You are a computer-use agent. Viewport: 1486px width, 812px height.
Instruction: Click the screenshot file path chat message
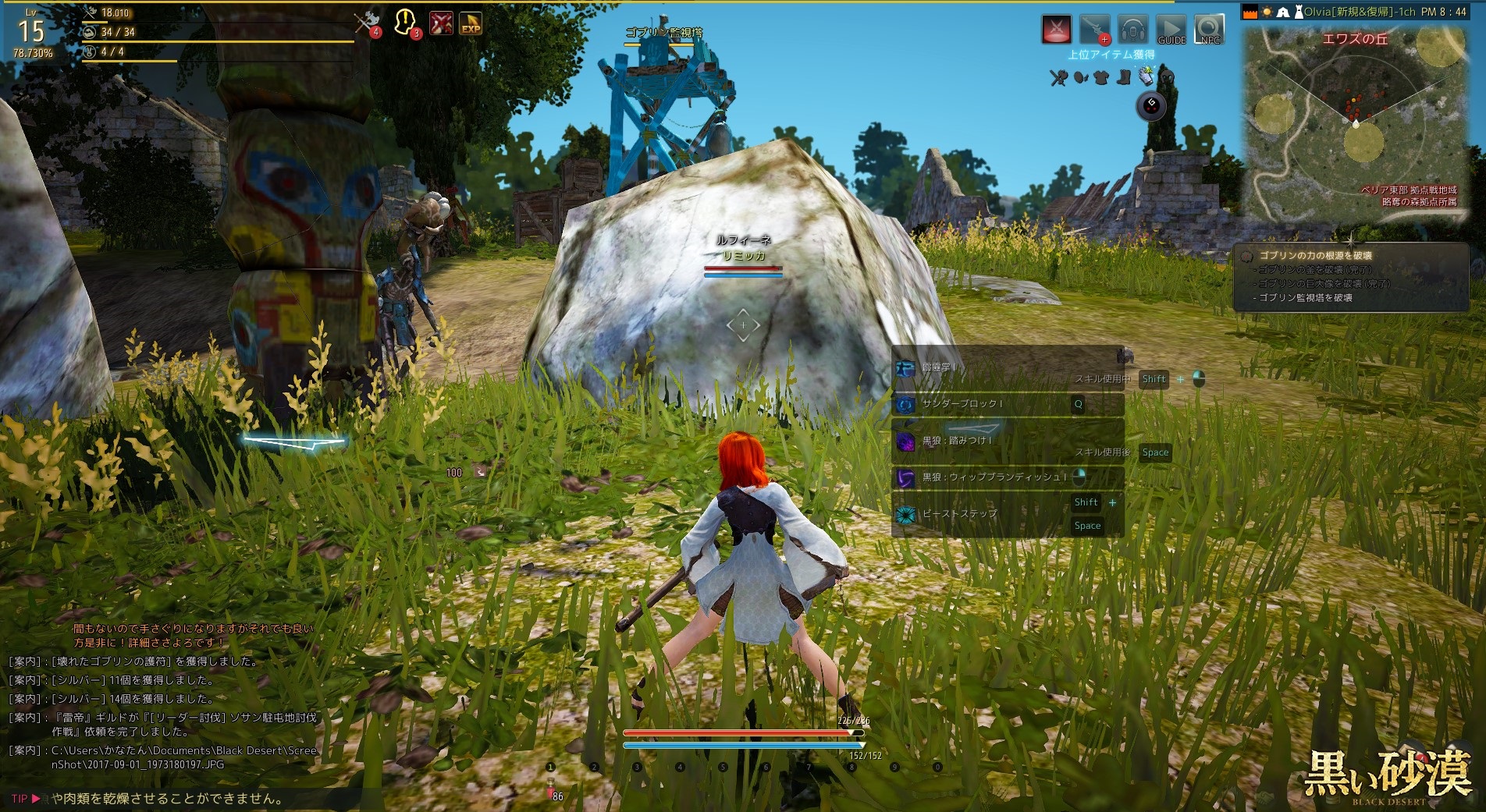[184, 757]
